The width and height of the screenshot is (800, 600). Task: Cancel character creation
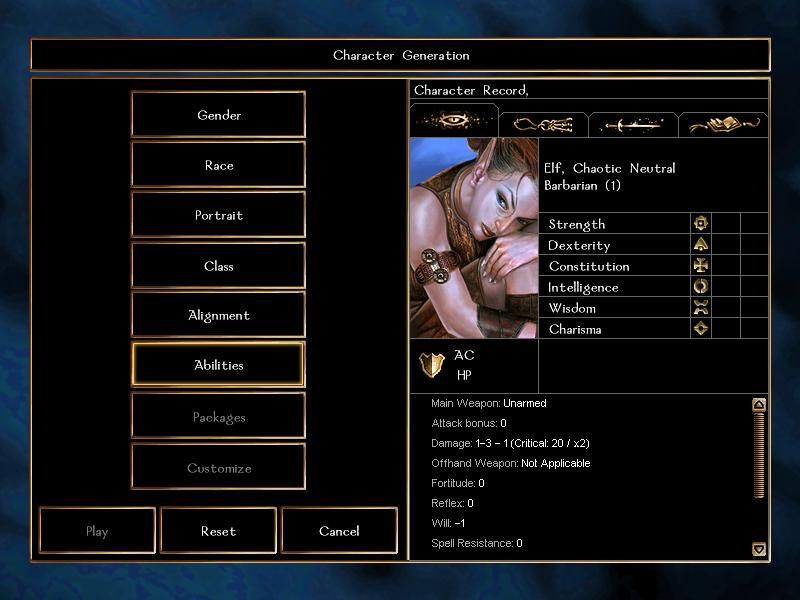pos(339,531)
